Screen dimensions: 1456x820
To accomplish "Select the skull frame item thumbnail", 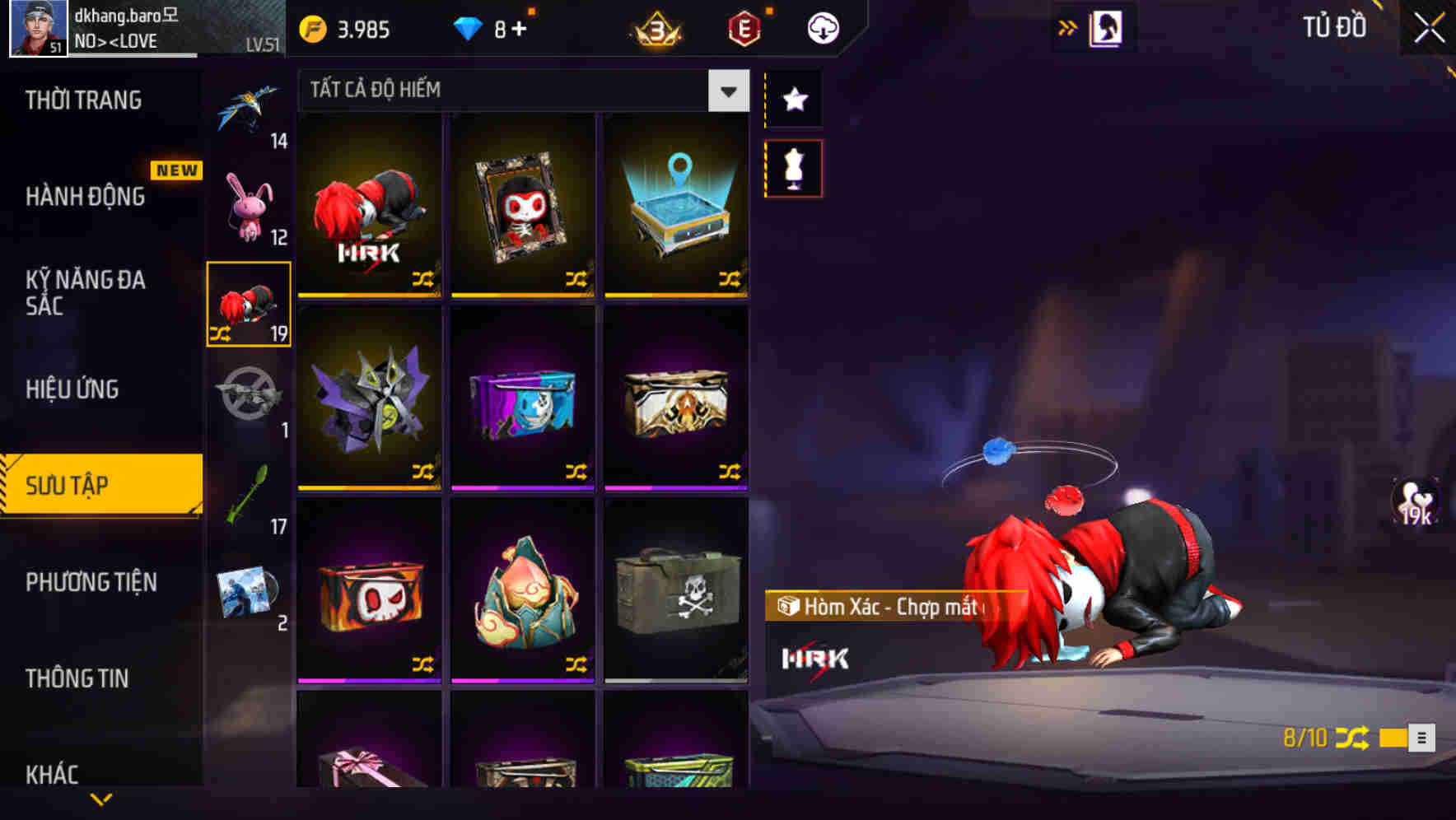I will point(522,204).
